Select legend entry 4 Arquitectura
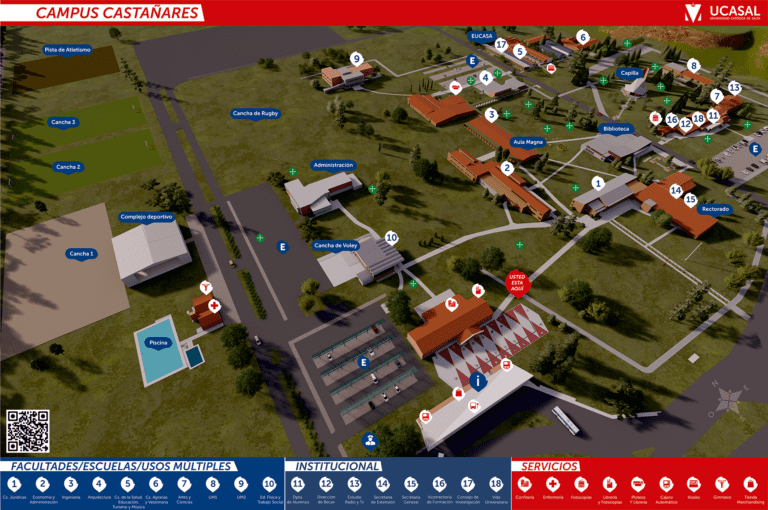Screen dimensions: 768x510 coord(99,484)
